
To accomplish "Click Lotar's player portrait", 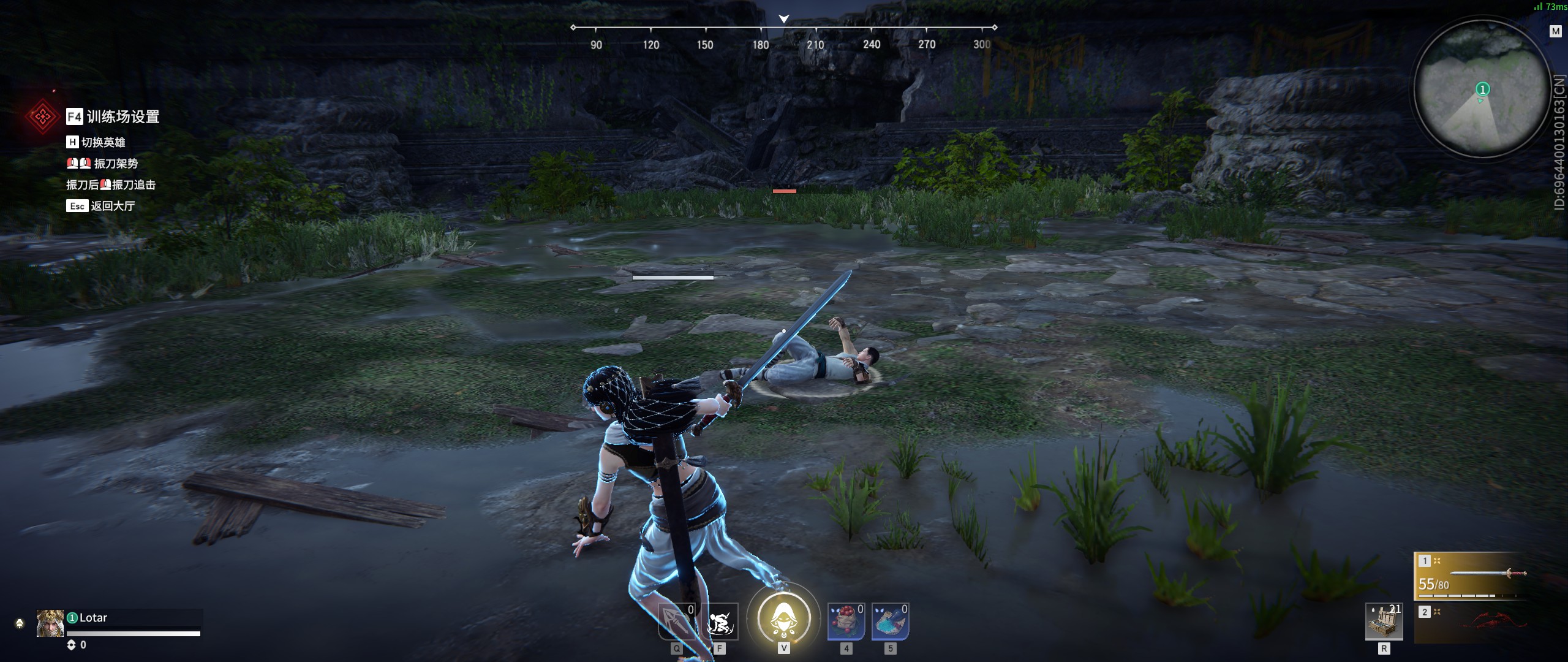I will point(50,623).
